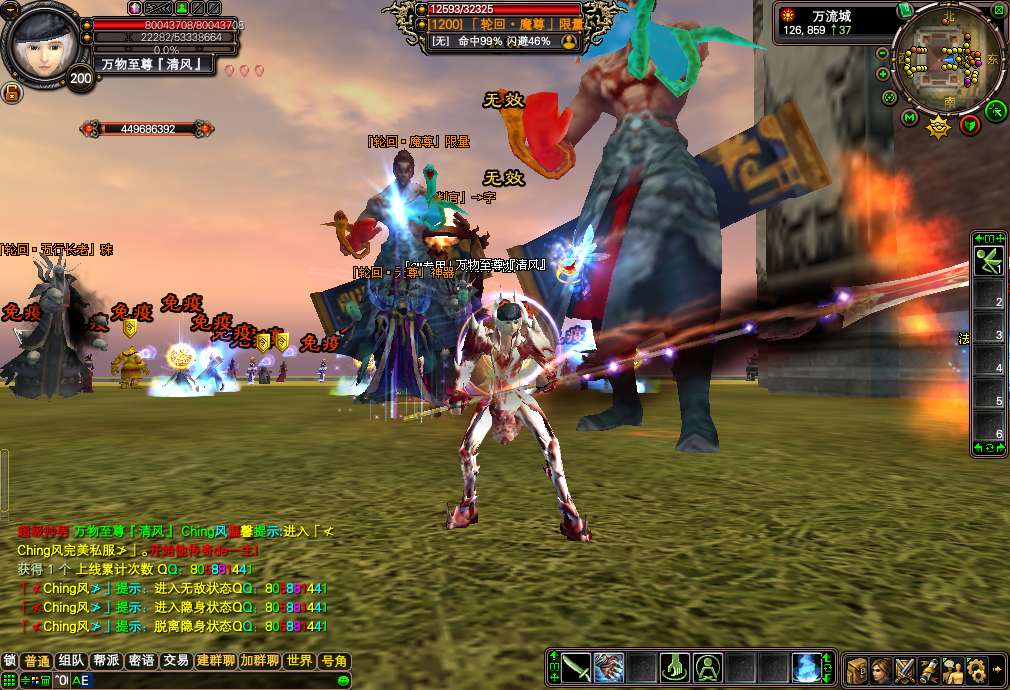Zoom in the minimap with plus button
1010x690 pixels.
tap(883, 73)
